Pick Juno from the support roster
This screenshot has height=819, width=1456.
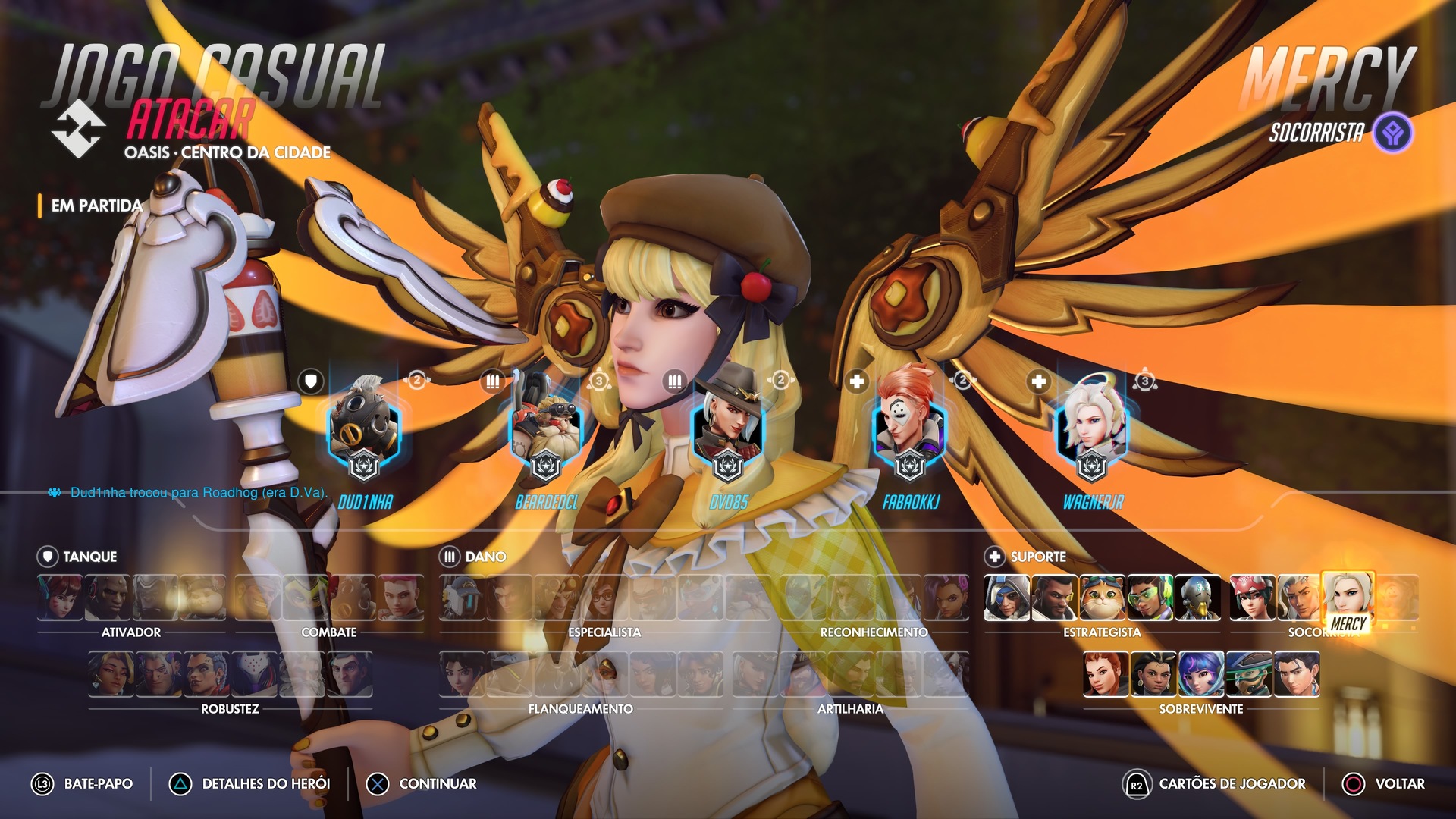click(1201, 674)
